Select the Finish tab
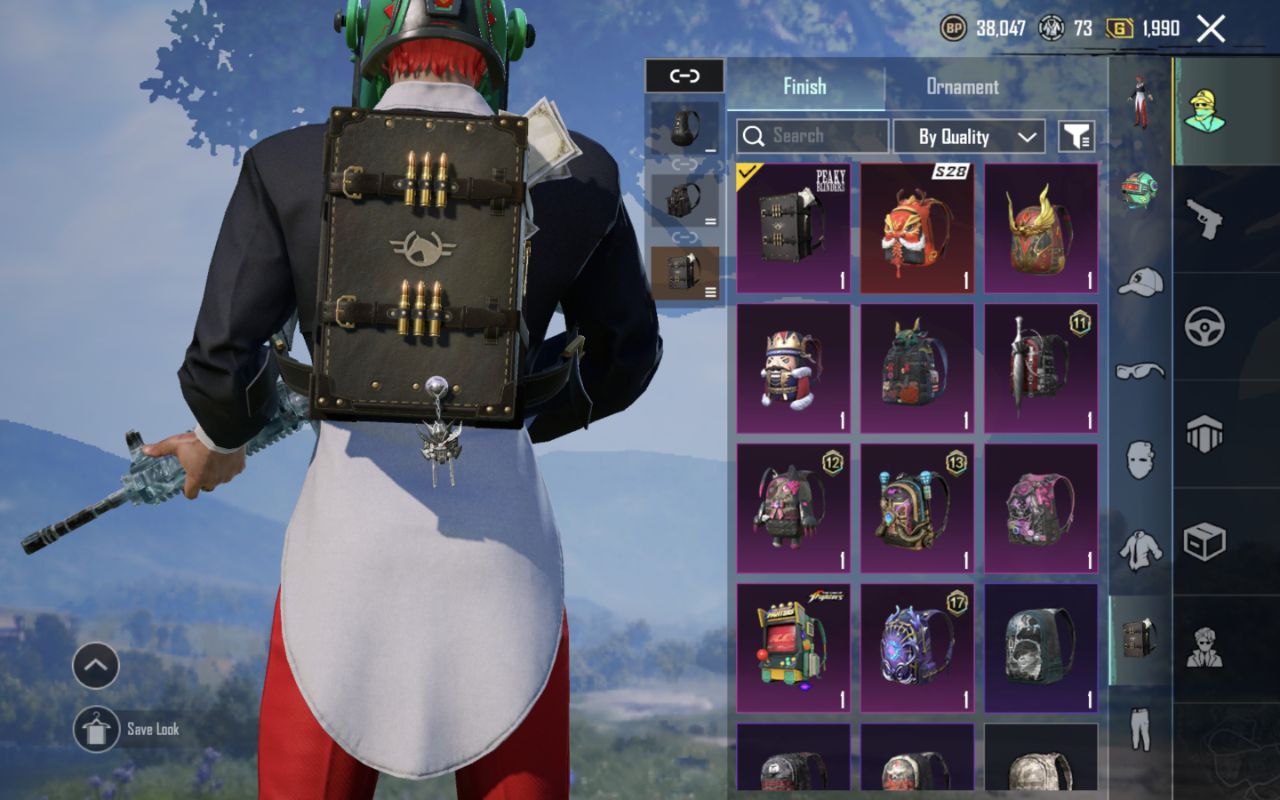This screenshot has width=1280, height=800. coord(805,87)
